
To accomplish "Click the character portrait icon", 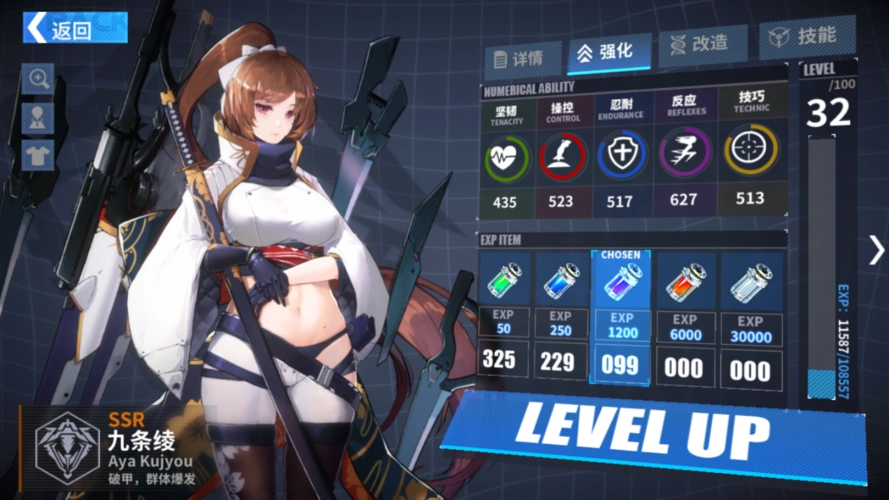I will point(39,117).
